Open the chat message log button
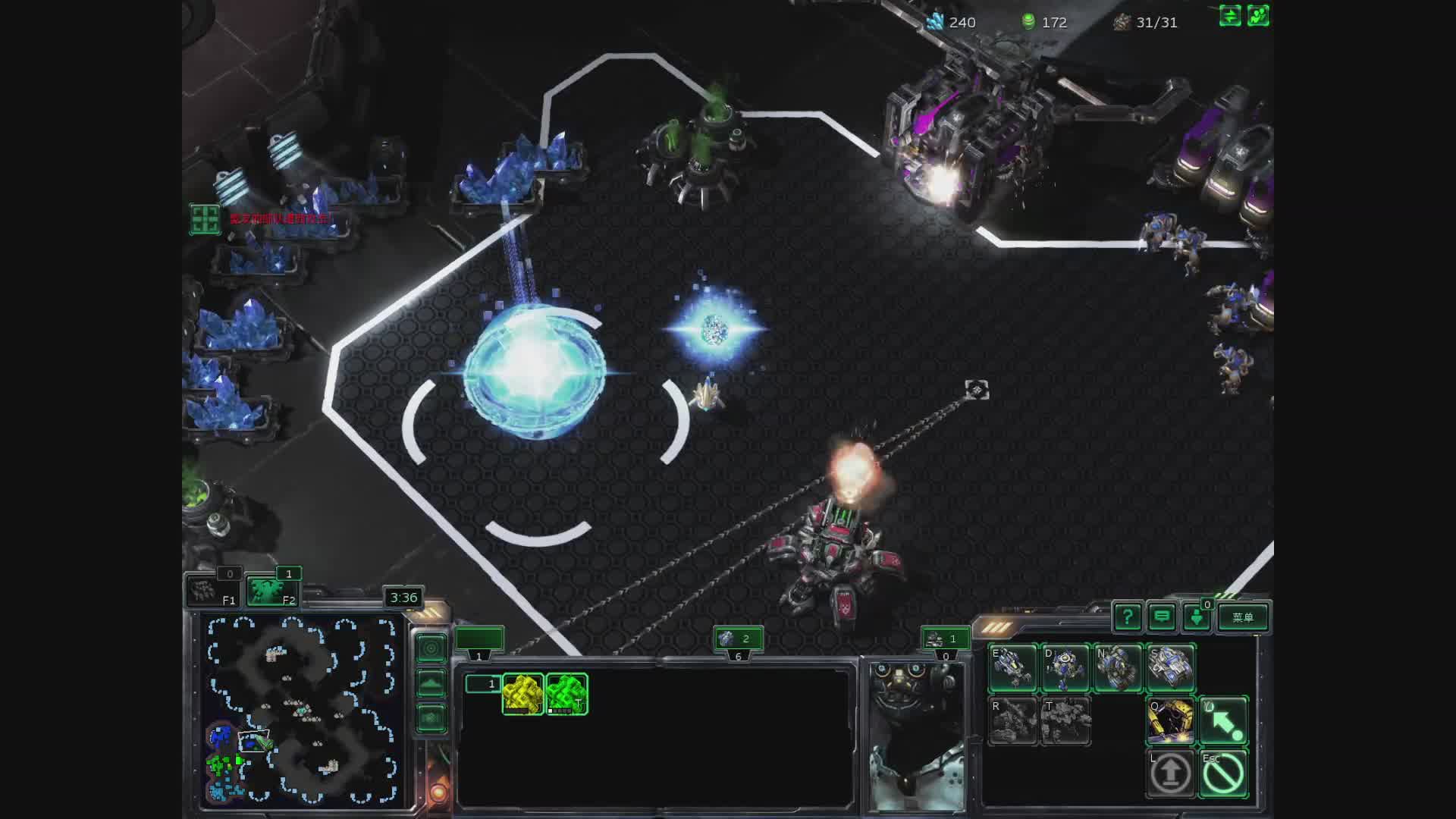Screen dimensions: 1456x819 [x=1162, y=617]
